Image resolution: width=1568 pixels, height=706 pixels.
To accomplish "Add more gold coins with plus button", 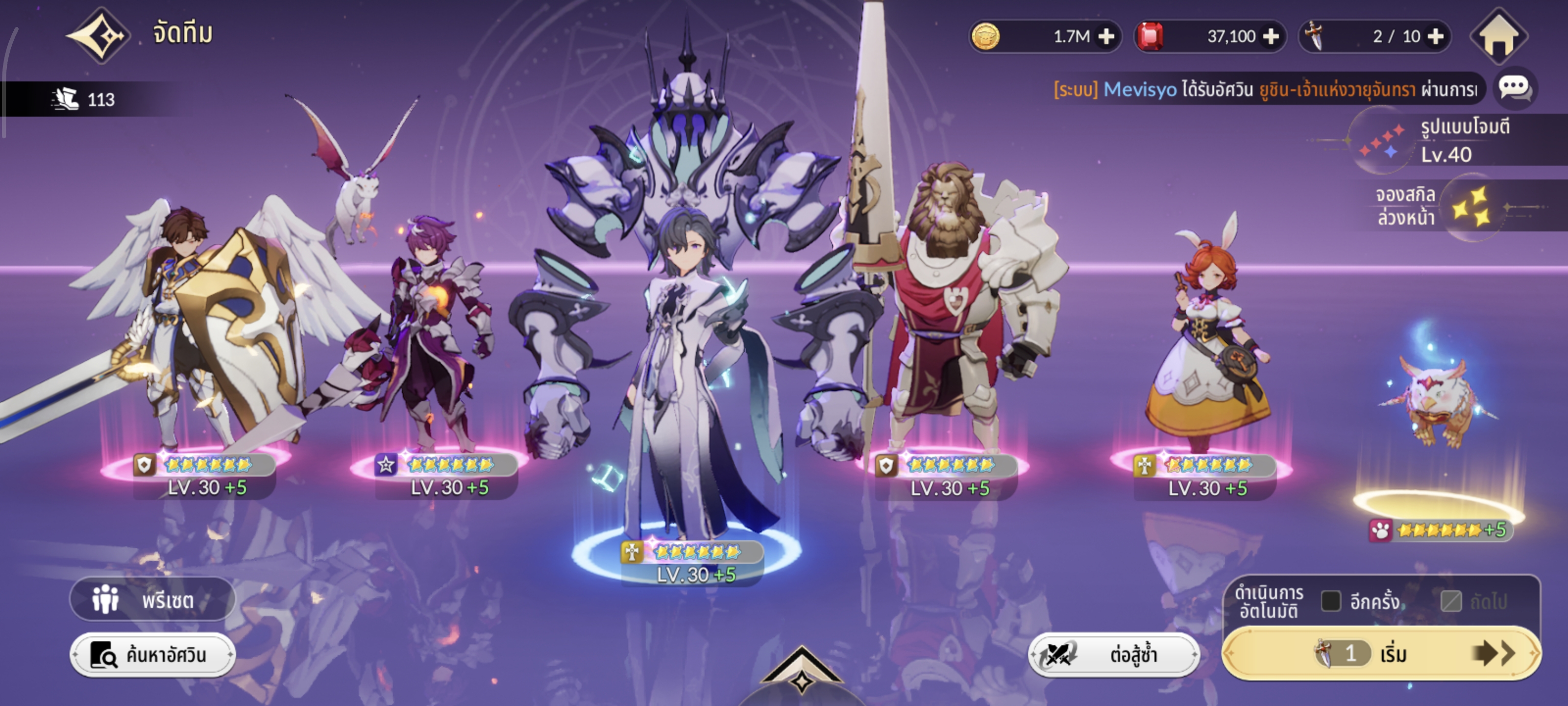I will point(1106,37).
